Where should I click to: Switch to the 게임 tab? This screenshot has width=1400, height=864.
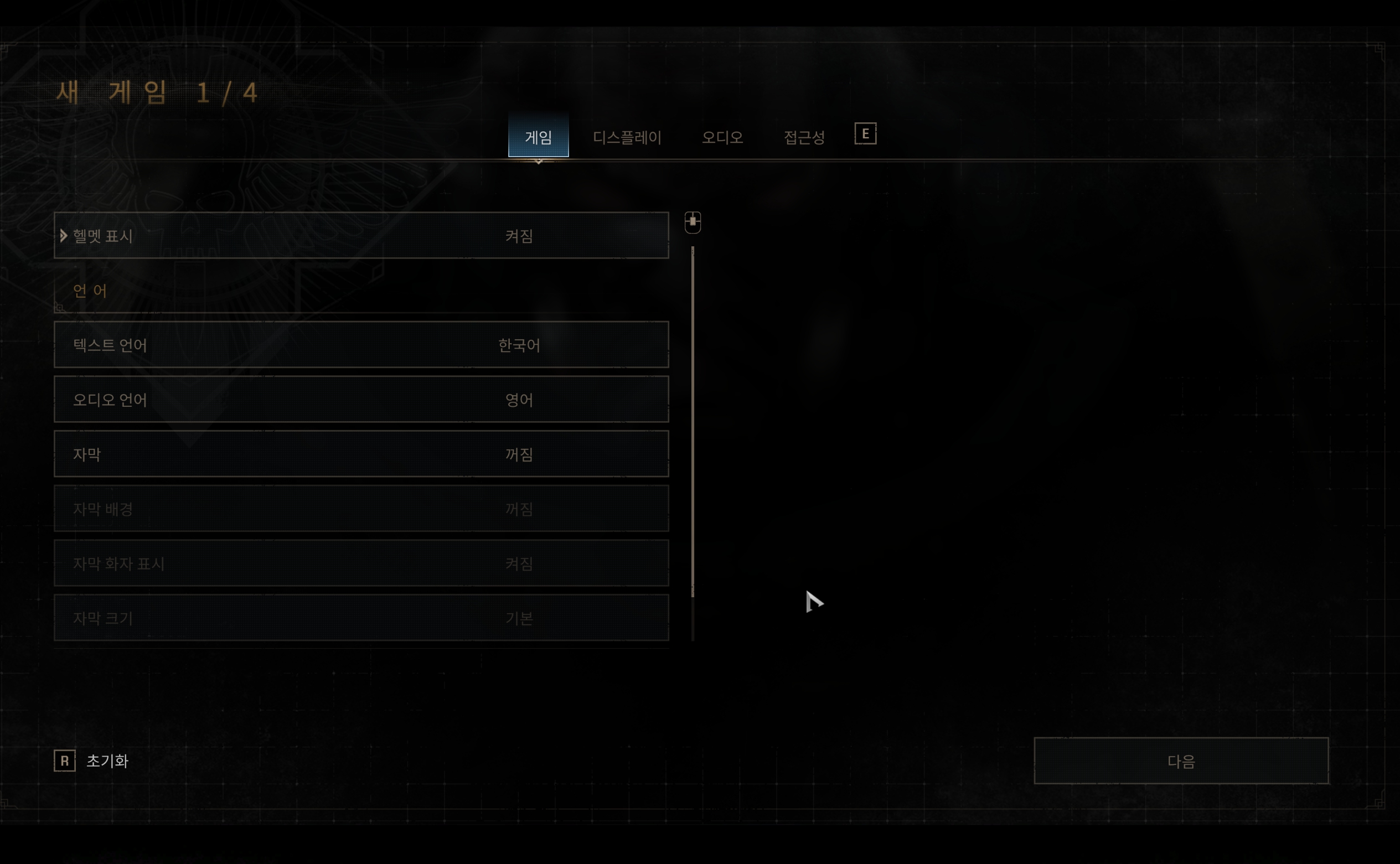(538, 137)
